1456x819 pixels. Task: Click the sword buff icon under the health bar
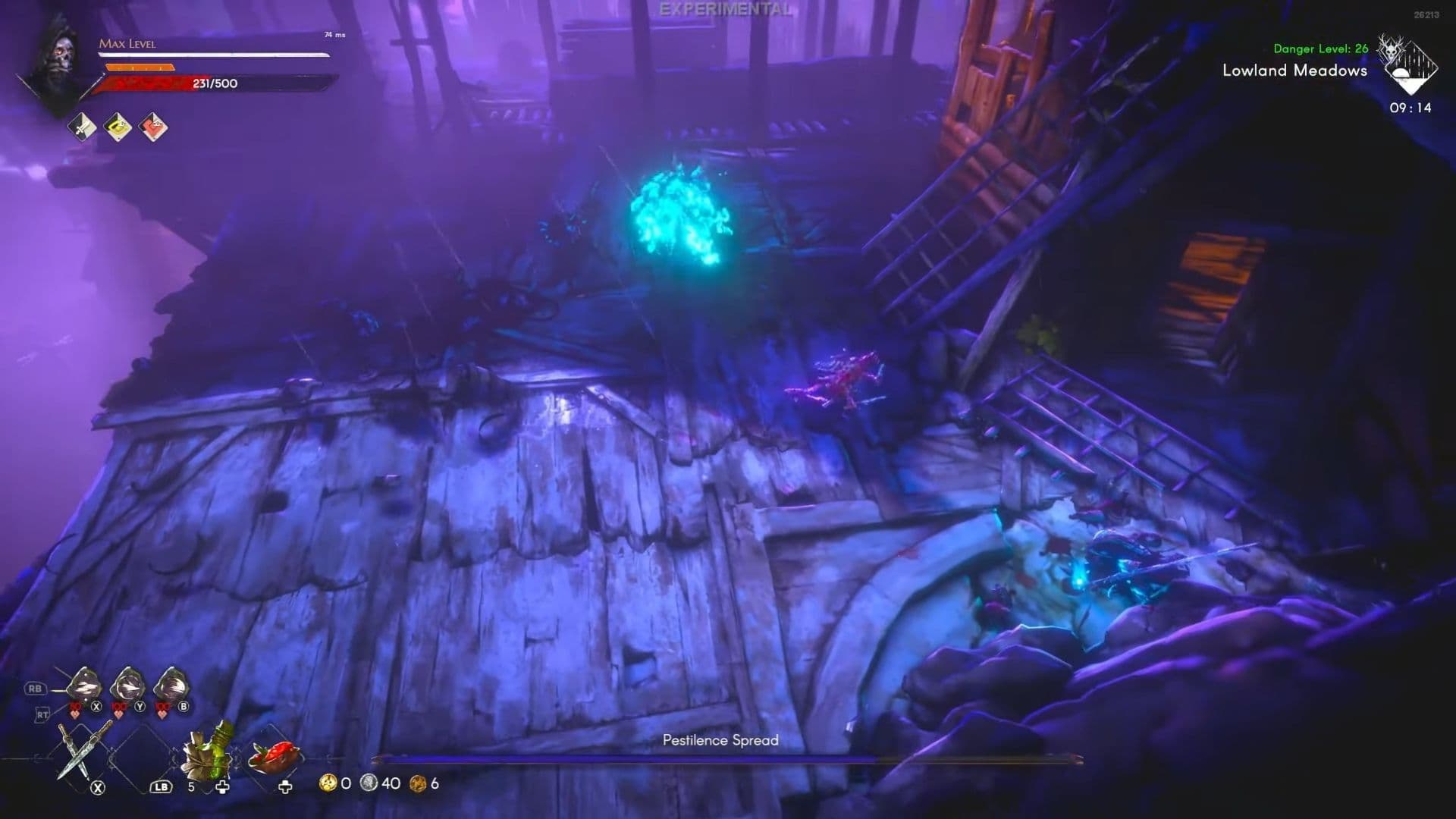click(81, 127)
